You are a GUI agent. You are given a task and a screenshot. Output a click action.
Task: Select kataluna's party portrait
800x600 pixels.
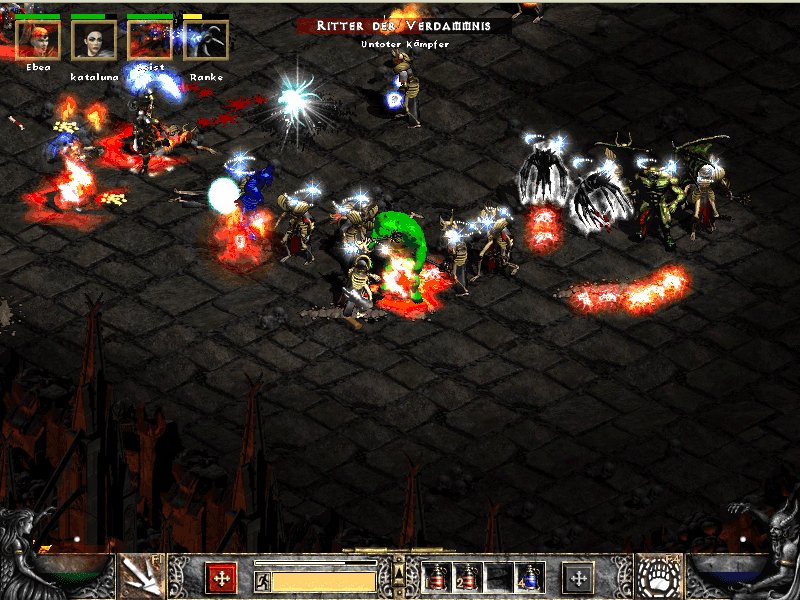point(94,40)
